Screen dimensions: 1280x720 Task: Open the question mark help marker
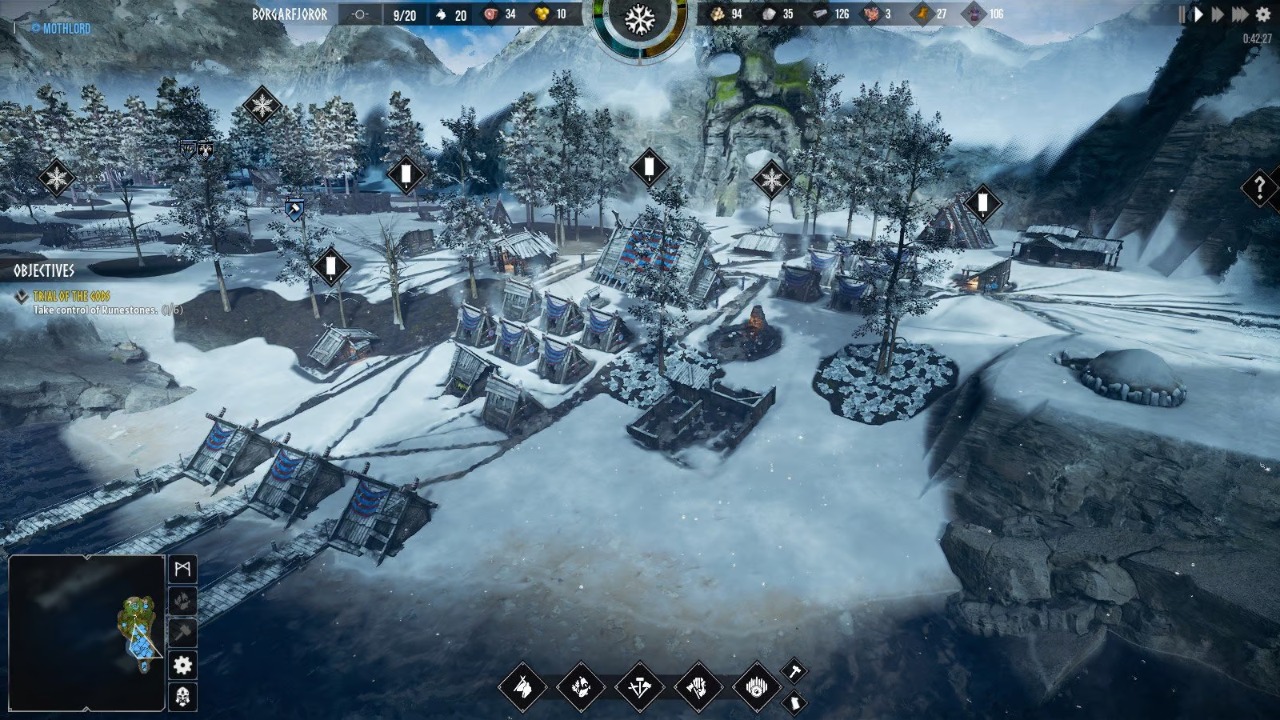pyautogui.click(x=1259, y=187)
